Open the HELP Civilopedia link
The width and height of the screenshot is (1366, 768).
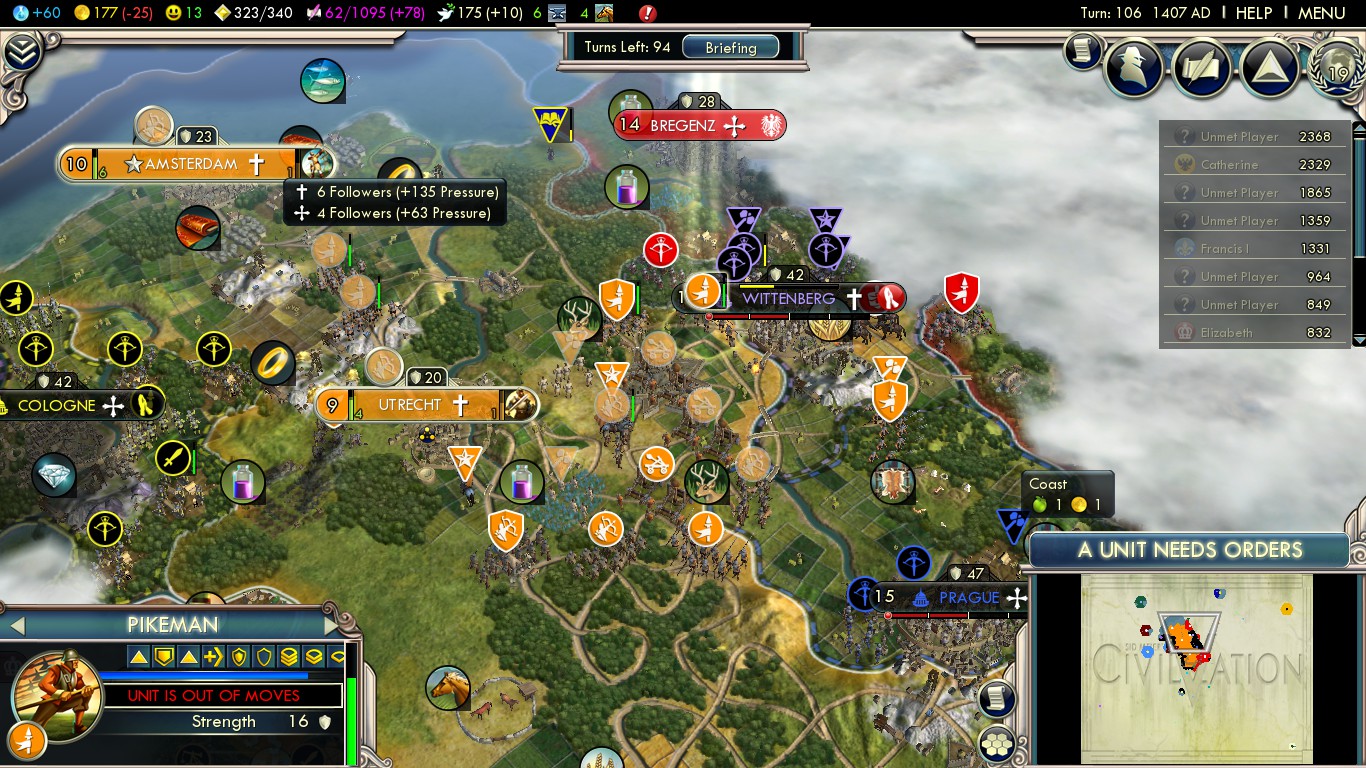coord(1253,13)
